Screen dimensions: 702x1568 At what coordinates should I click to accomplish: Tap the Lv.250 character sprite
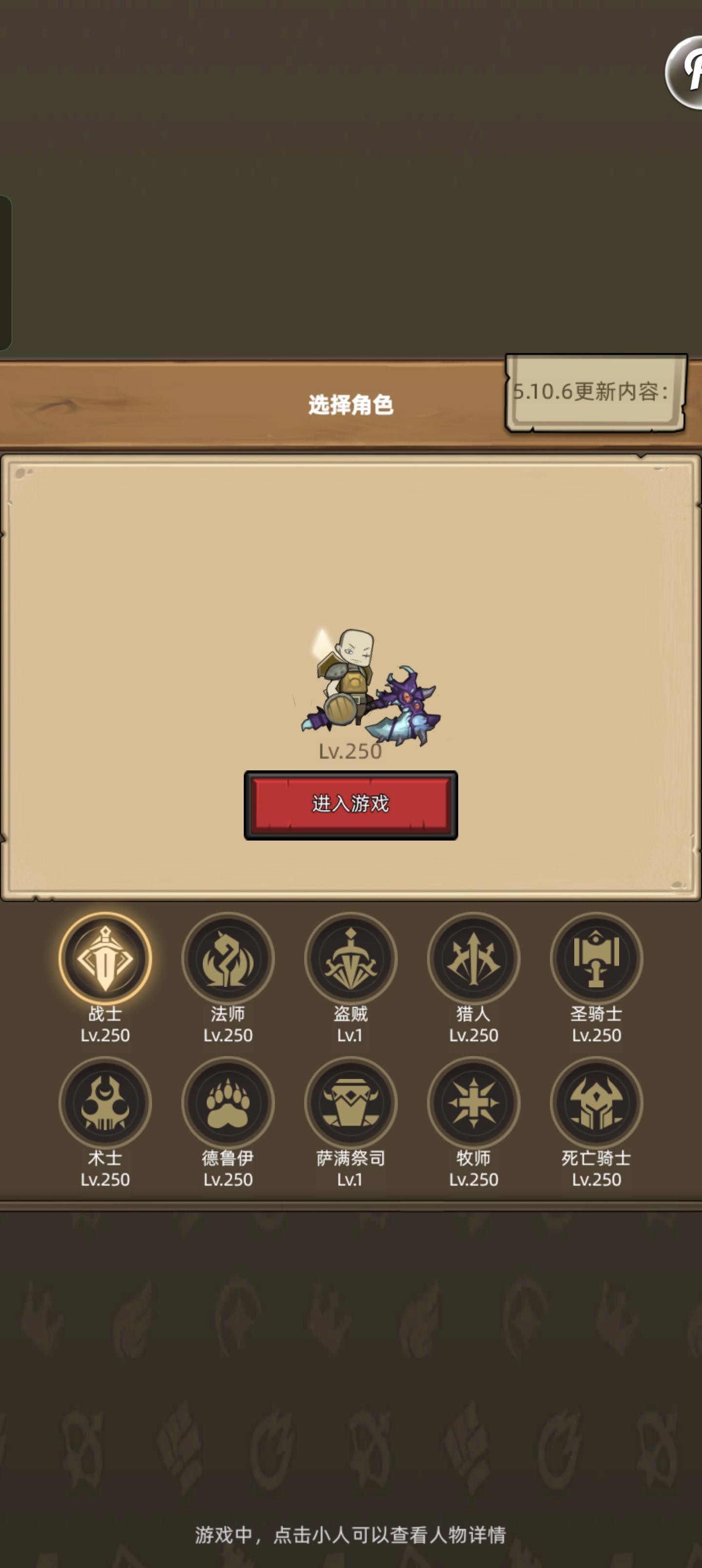(353, 688)
